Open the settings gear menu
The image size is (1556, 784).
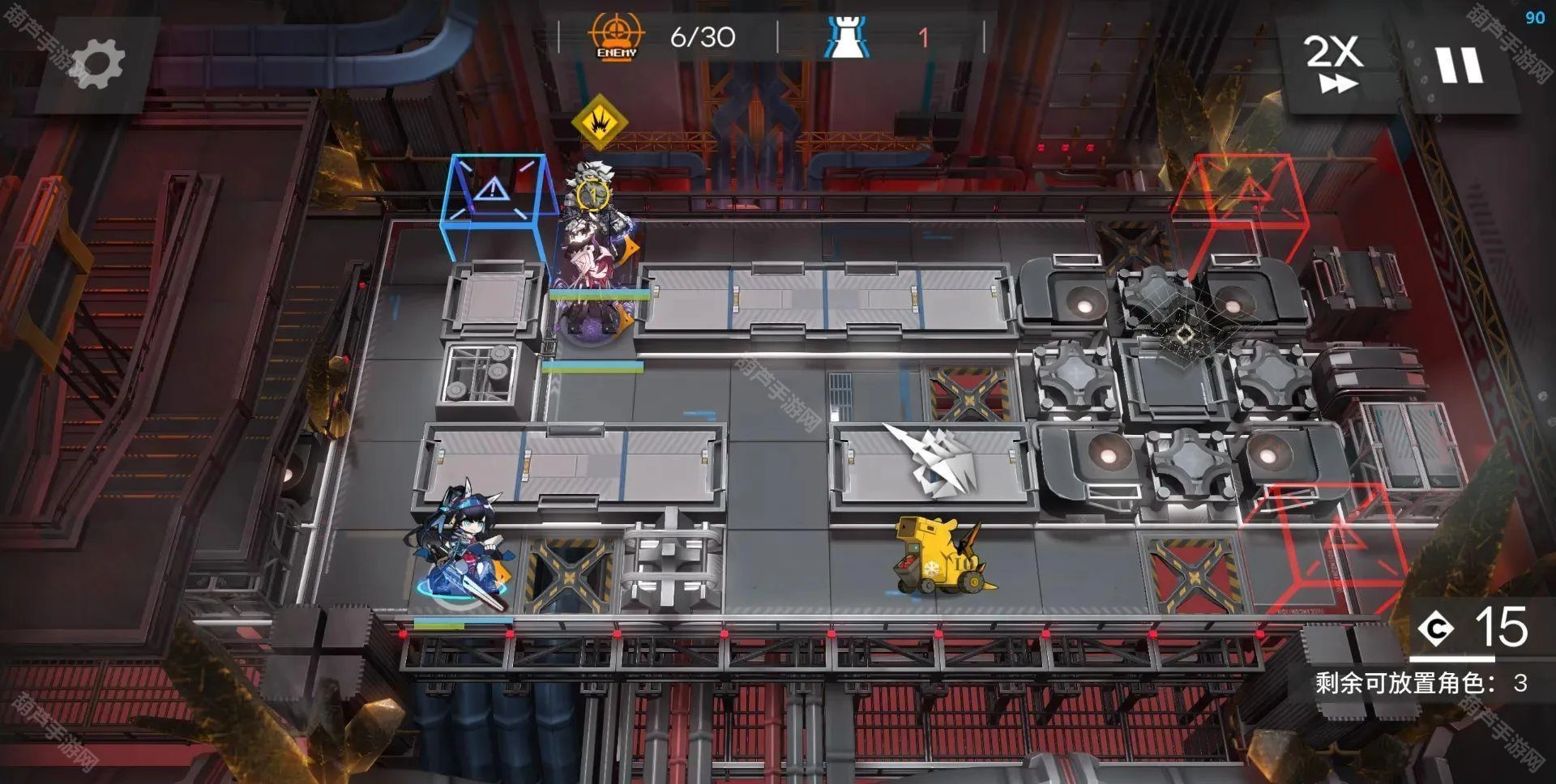(97, 63)
